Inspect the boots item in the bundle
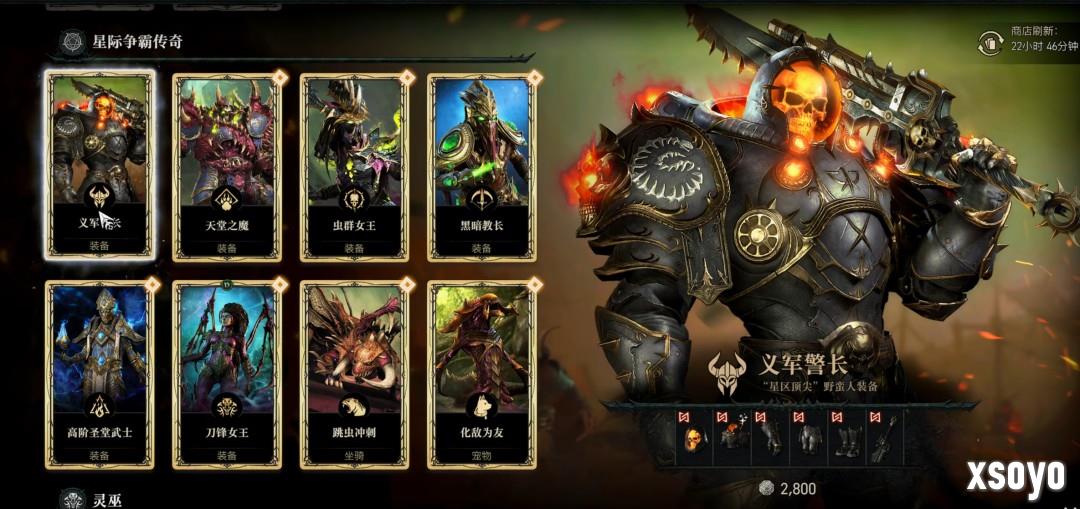The image size is (1080, 509). [847, 436]
